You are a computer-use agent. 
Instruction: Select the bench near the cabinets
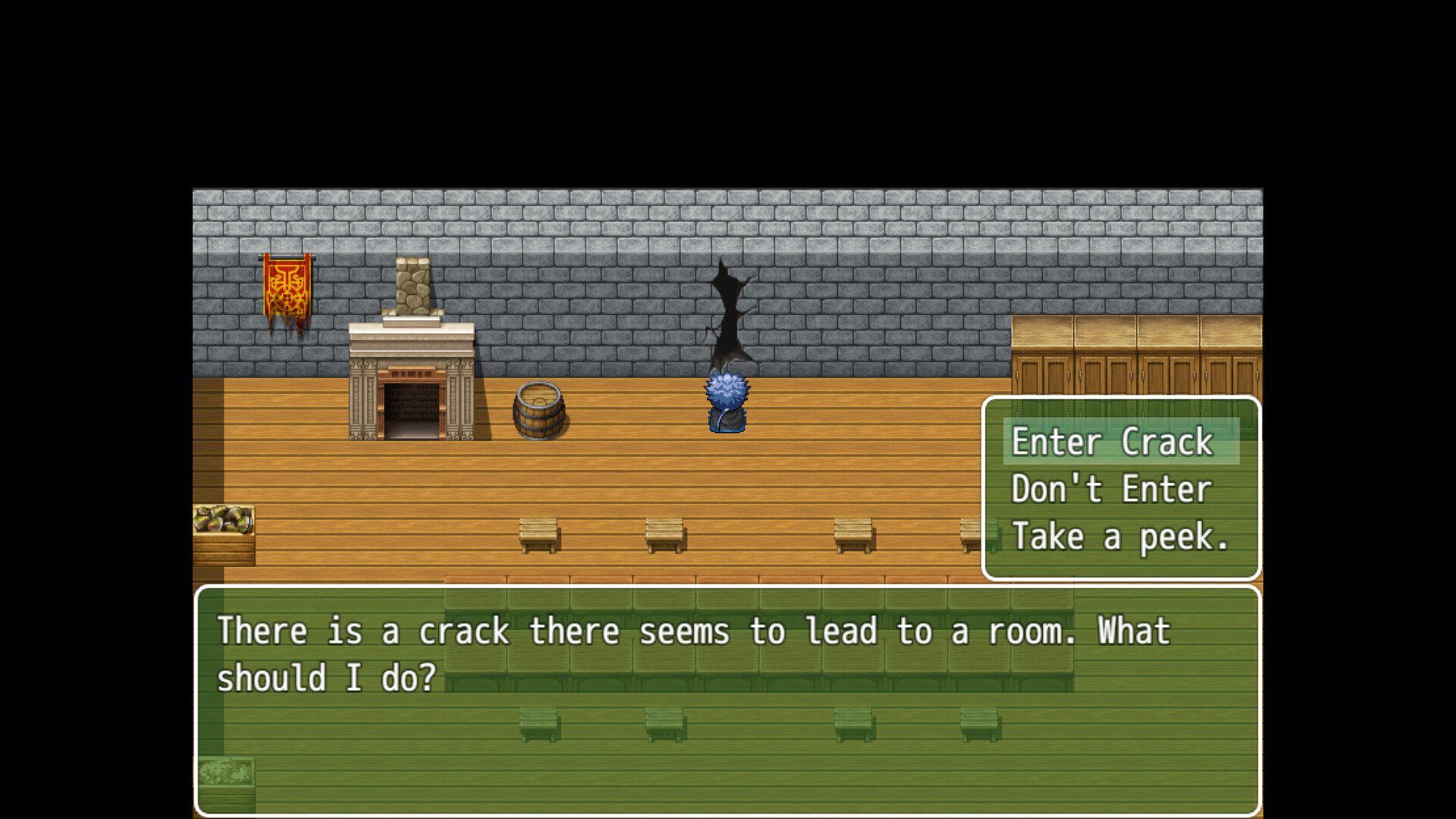[976, 533]
